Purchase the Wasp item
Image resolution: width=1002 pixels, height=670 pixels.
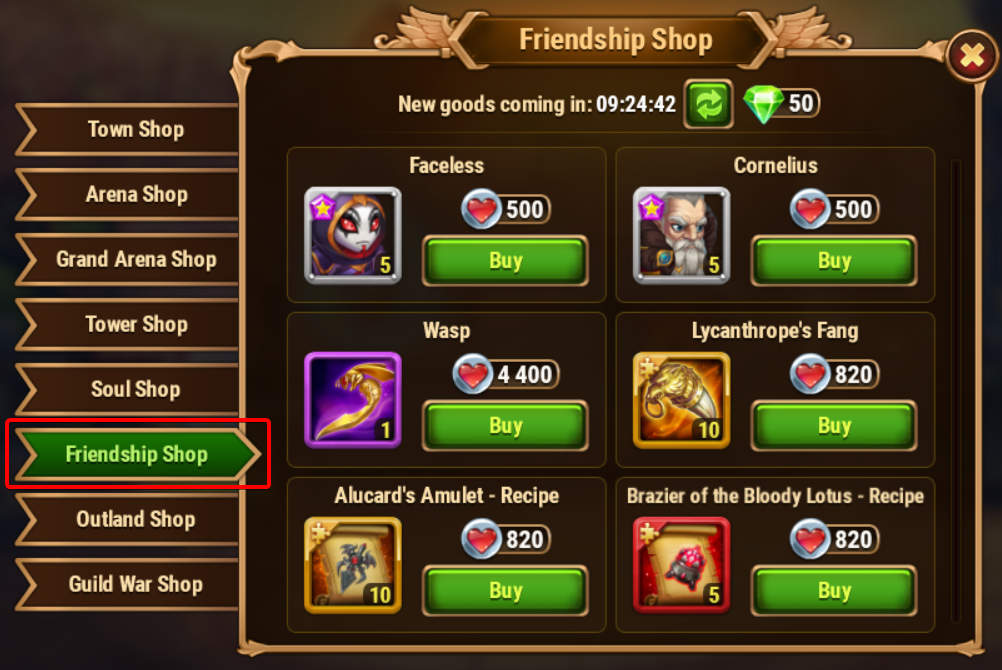pos(505,427)
